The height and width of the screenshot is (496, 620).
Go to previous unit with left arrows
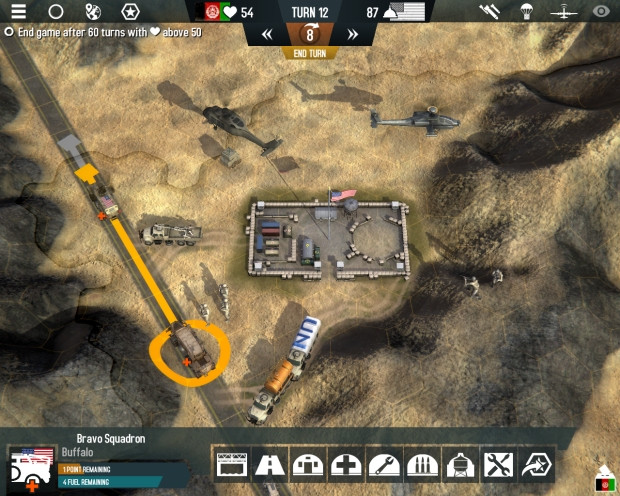pos(267,34)
